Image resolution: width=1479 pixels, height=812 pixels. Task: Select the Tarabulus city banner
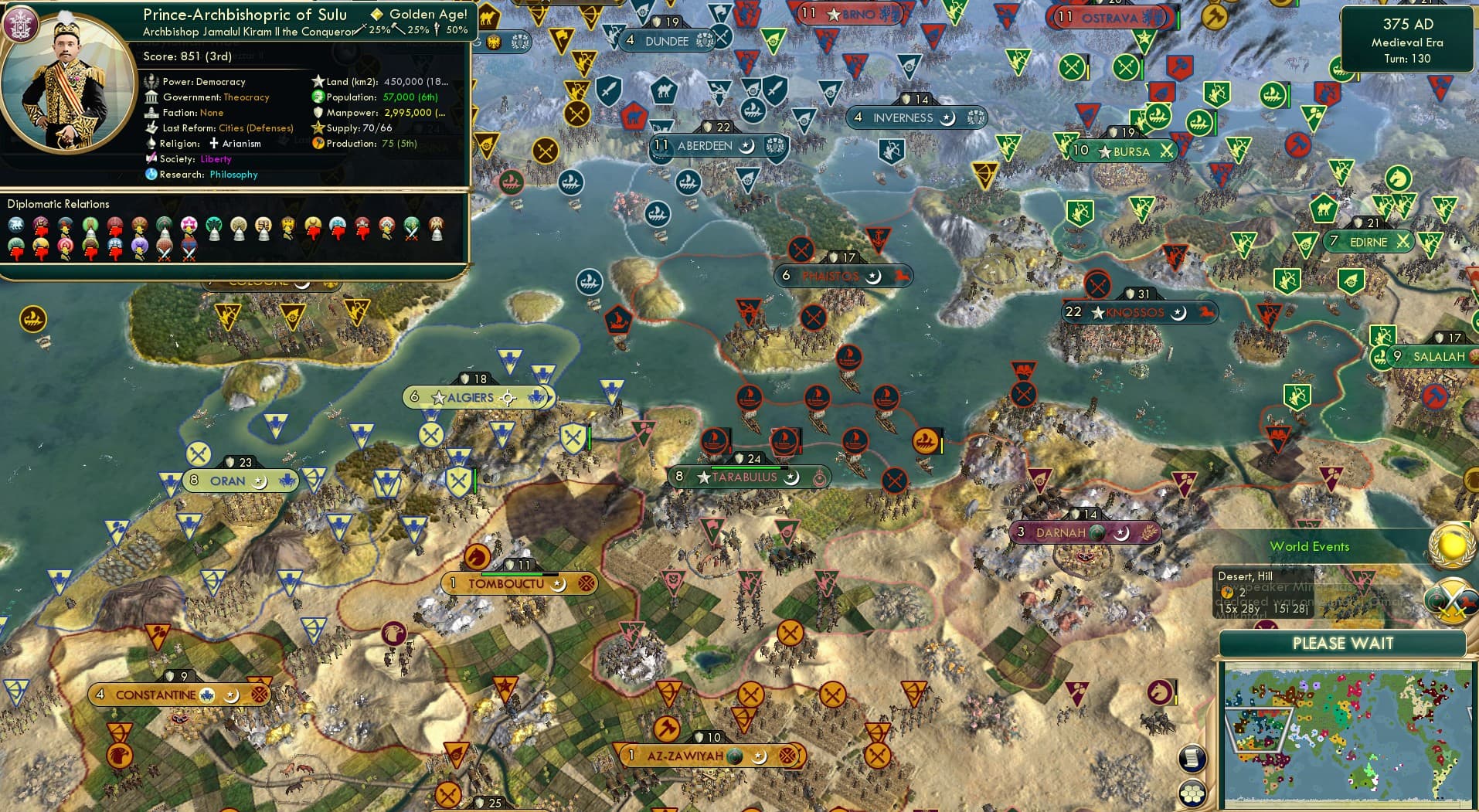pos(746,477)
